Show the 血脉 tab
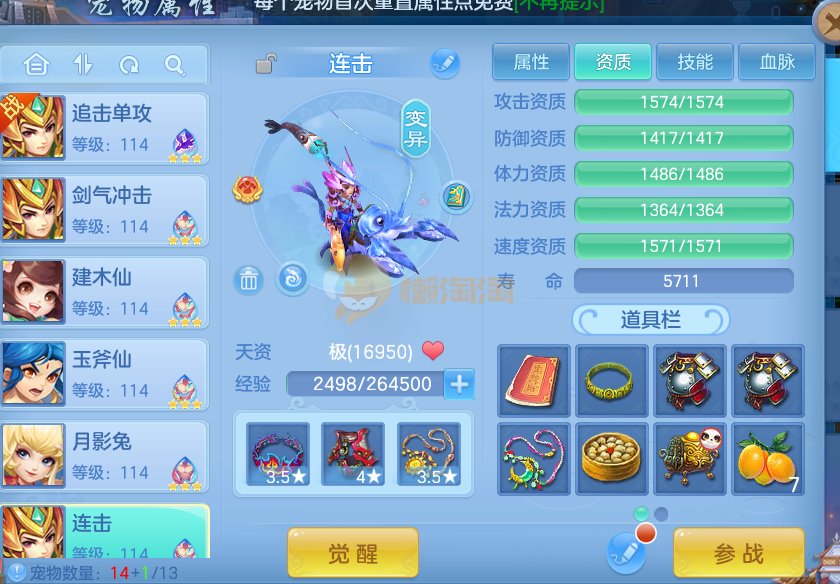 (776, 62)
